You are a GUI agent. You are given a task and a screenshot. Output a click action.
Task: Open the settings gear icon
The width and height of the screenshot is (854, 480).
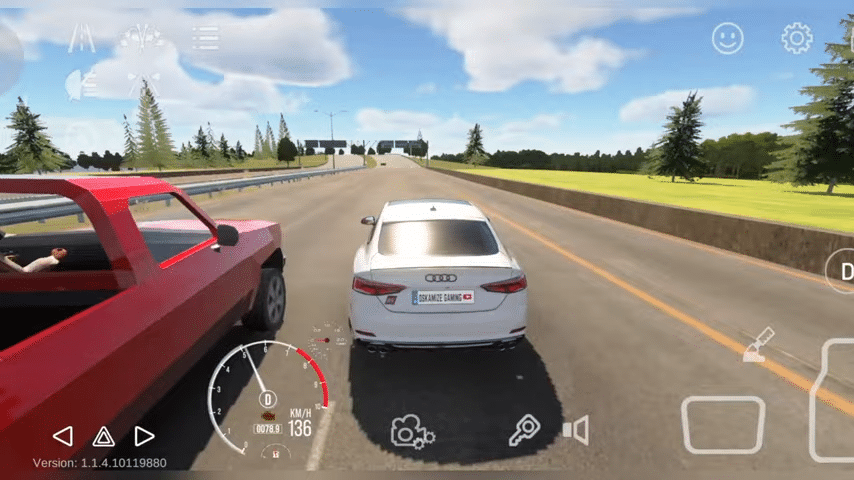coord(796,39)
